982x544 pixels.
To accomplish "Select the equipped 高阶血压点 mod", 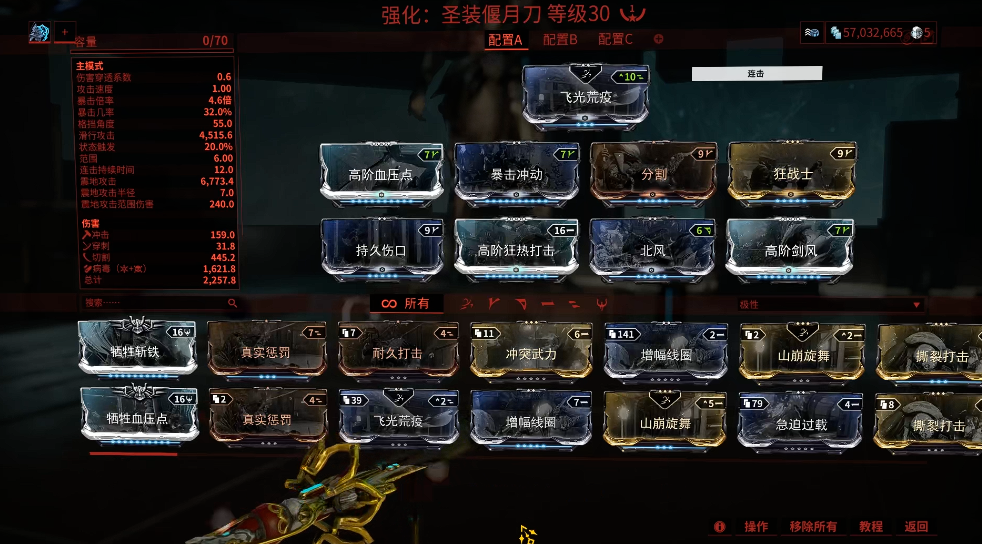I will (383, 174).
